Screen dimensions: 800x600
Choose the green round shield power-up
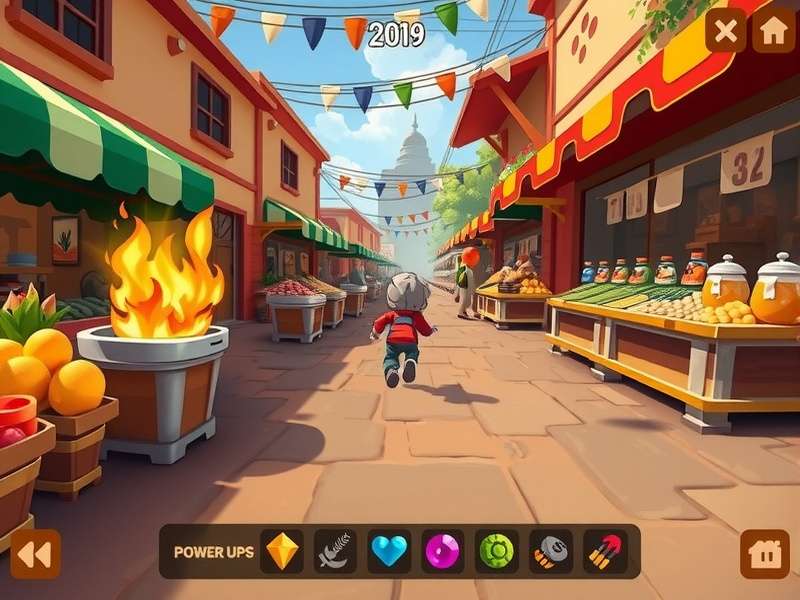[x=496, y=551]
